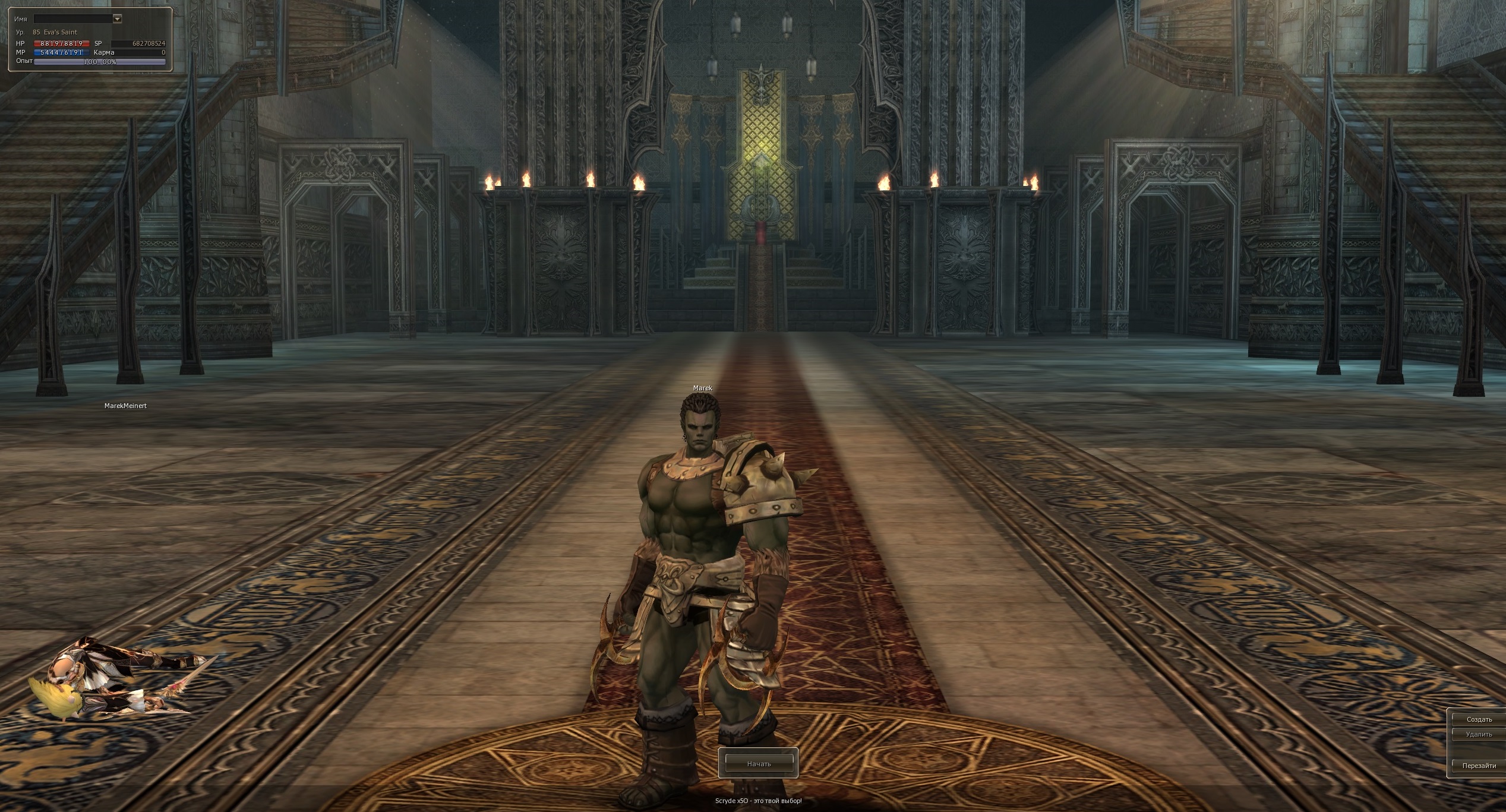Choose Удалить to delete the character

[x=1479, y=735]
